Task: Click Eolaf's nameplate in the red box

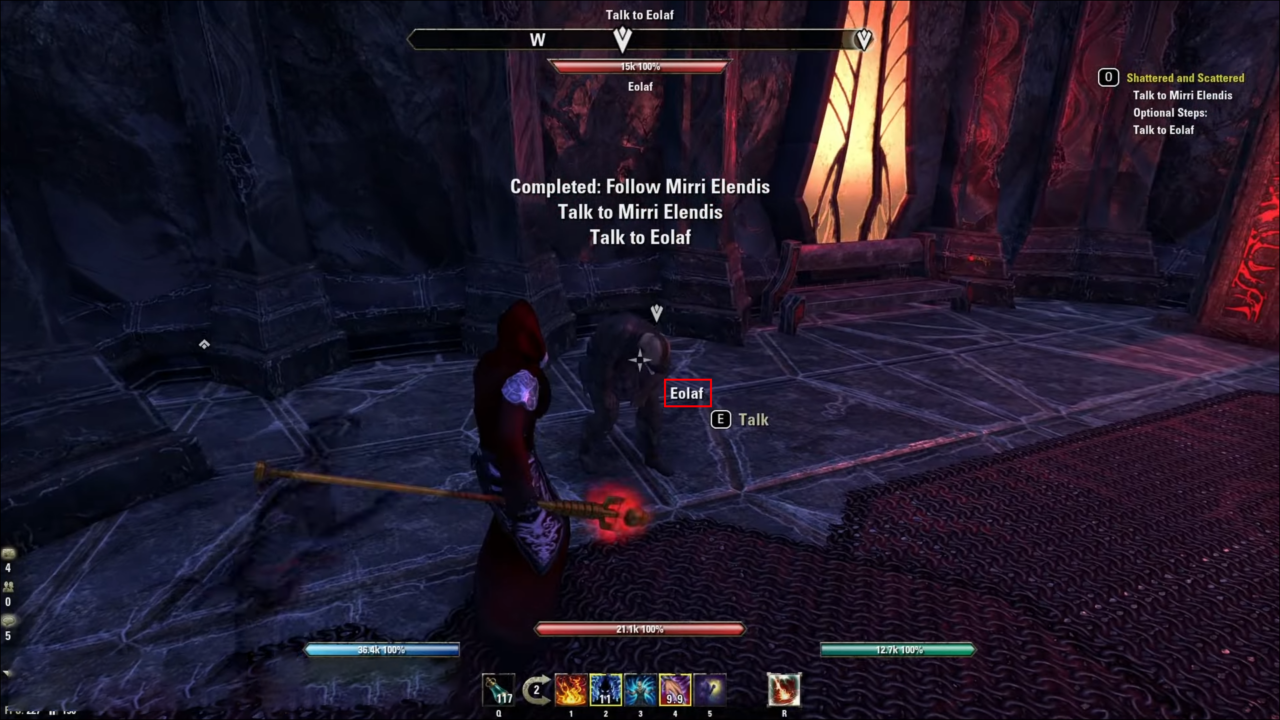Action: 687,392
